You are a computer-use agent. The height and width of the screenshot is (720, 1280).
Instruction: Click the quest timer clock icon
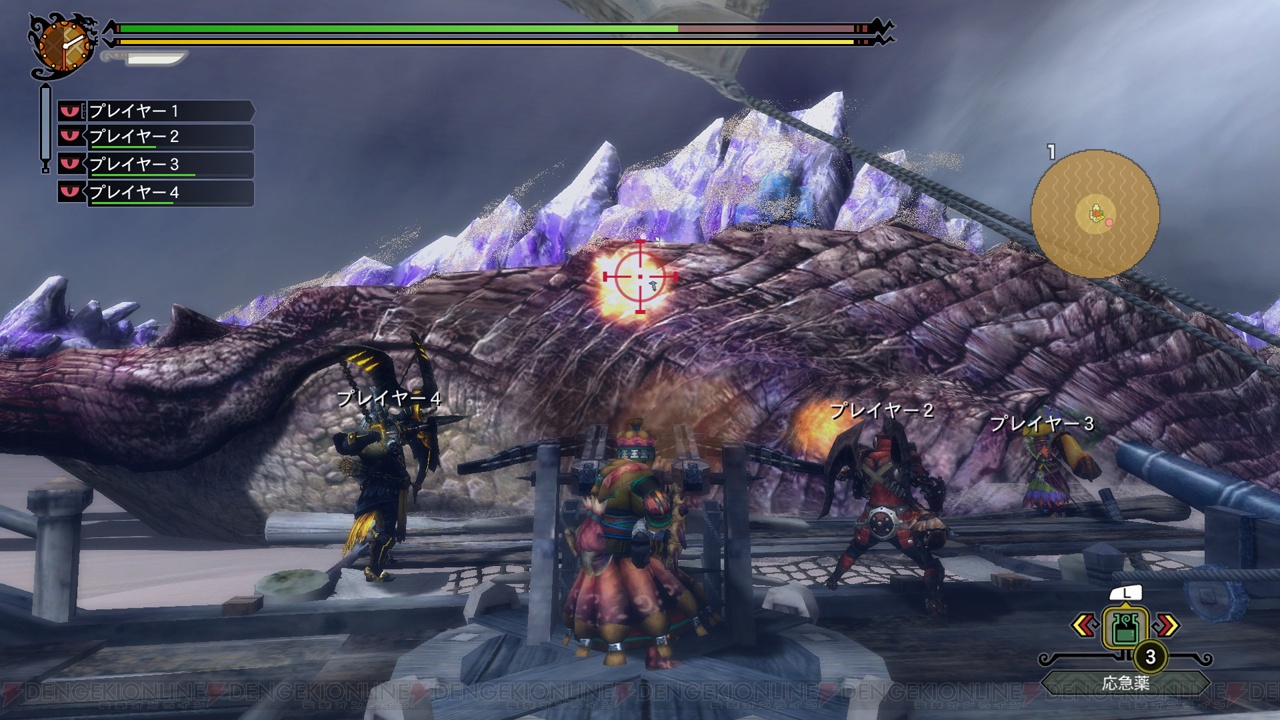tap(63, 44)
